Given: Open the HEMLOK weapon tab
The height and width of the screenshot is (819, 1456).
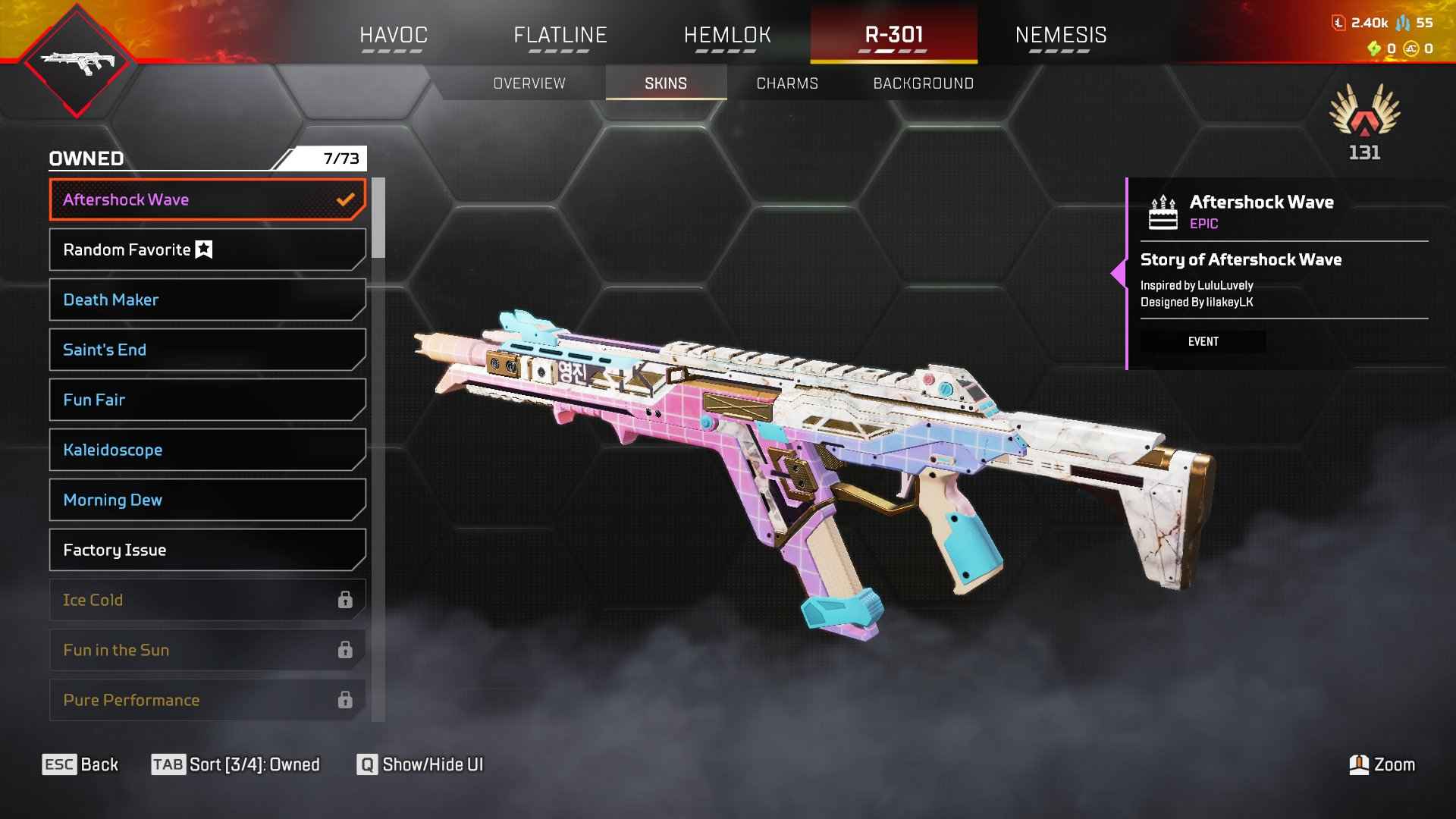Looking at the screenshot, I should tap(726, 35).
